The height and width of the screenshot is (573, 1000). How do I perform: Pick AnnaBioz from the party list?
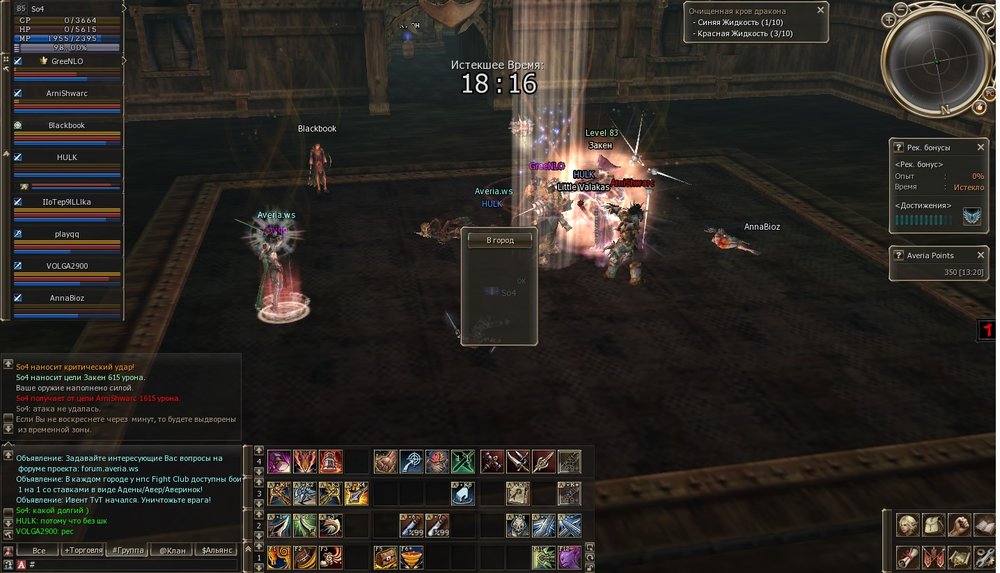[x=67, y=298]
